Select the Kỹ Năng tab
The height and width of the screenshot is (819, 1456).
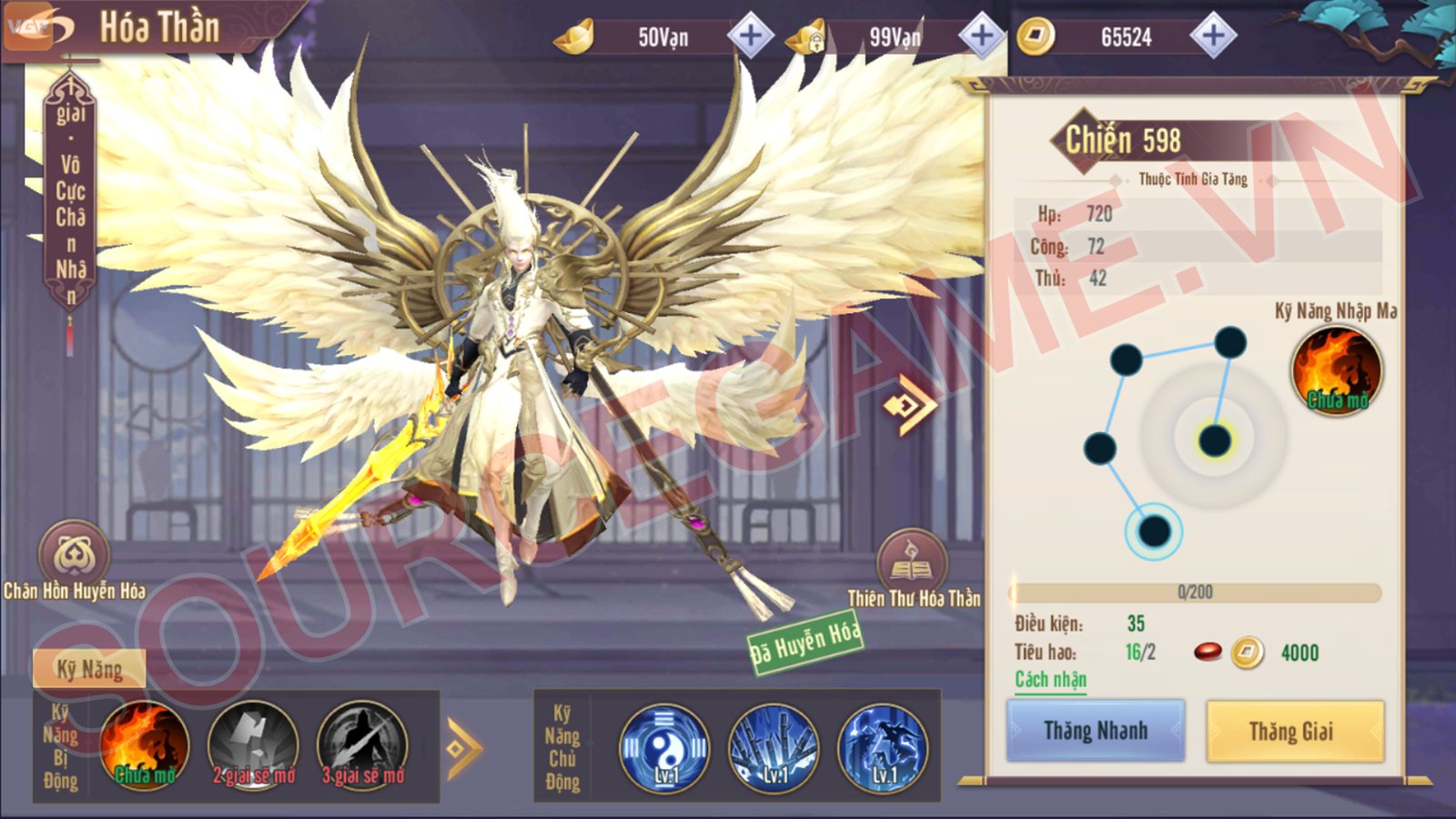coord(89,670)
